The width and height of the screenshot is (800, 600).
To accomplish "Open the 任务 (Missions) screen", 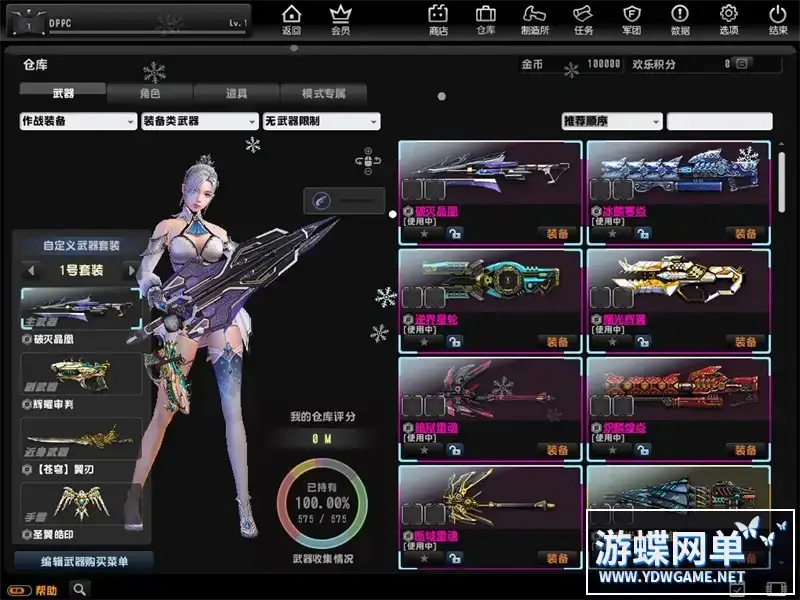I will coord(583,19).
